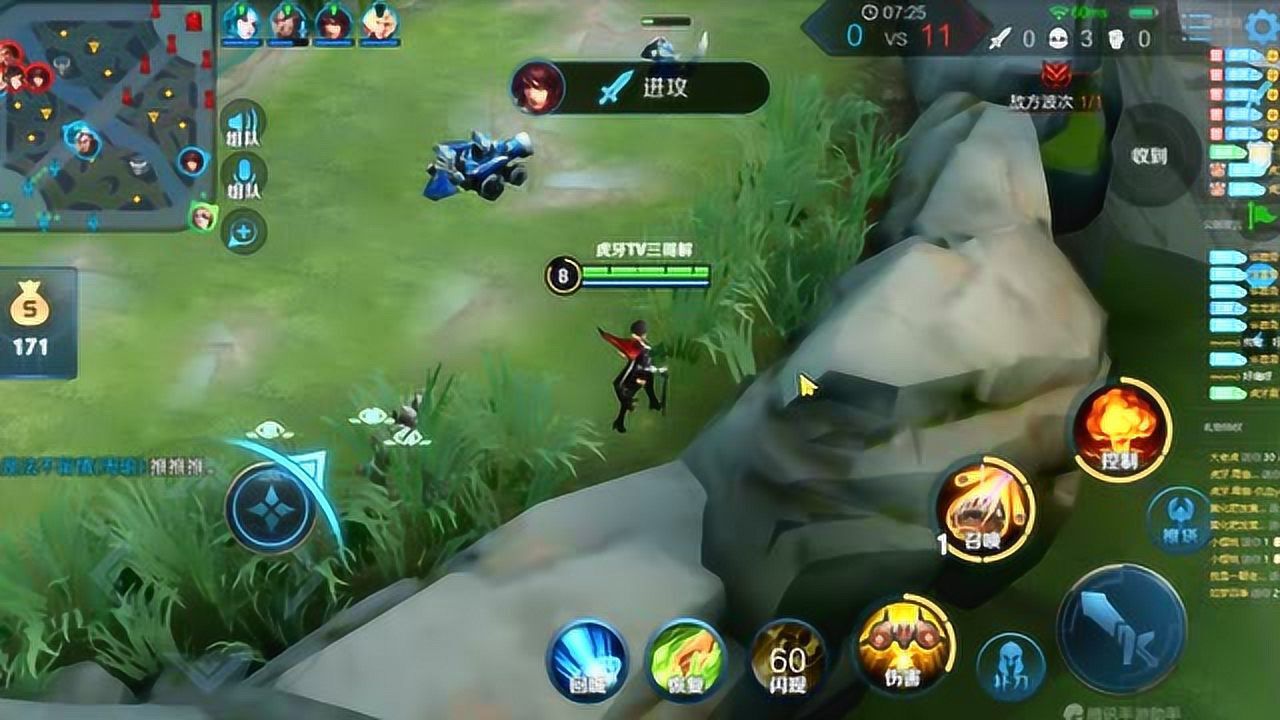Image resolution: width=1280 pixels, height=720 pixels.
Task: Activate the 控制 explosion ultimate skill
Action: tap(1122, 430)
